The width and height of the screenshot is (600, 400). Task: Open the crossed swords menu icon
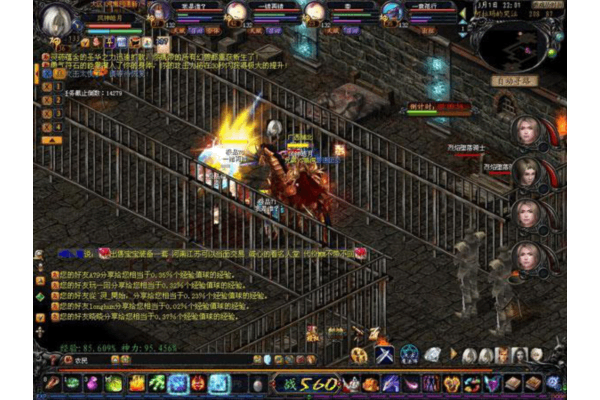384,354
